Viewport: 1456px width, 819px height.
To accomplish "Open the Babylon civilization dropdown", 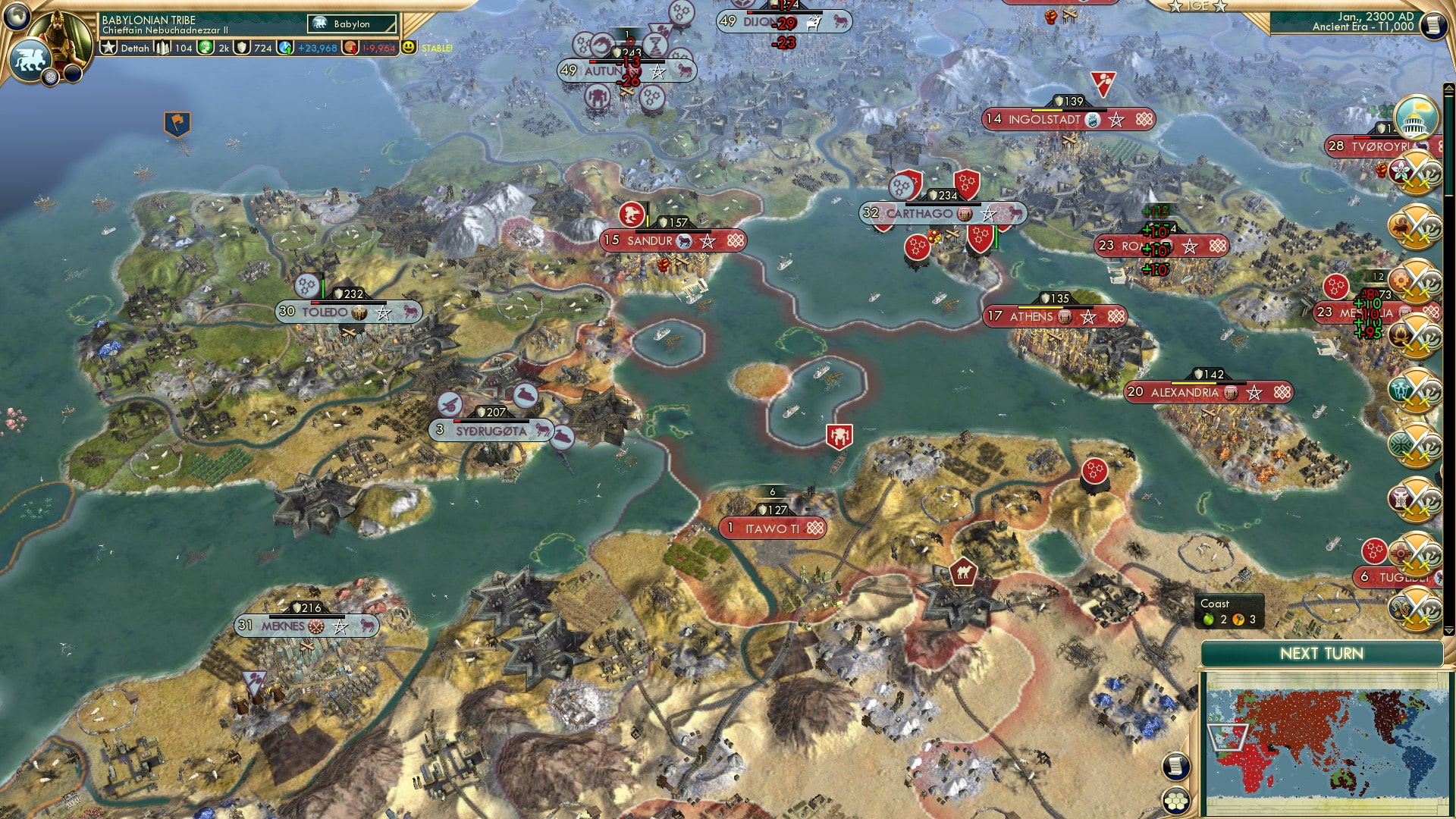I will [x=353, y=24].
